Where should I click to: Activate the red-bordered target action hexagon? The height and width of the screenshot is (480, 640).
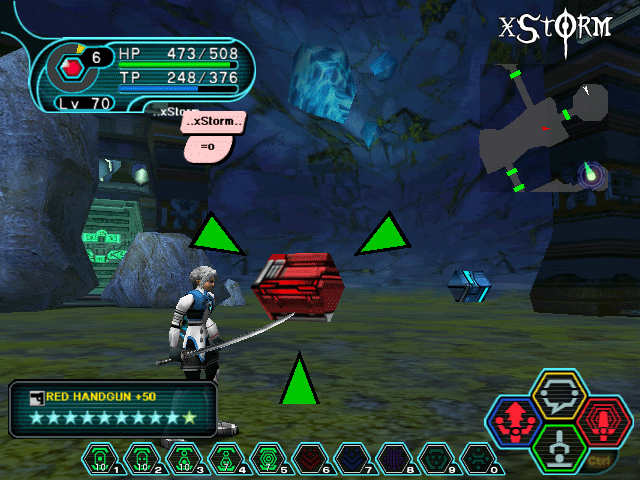(x=602, y=421)
